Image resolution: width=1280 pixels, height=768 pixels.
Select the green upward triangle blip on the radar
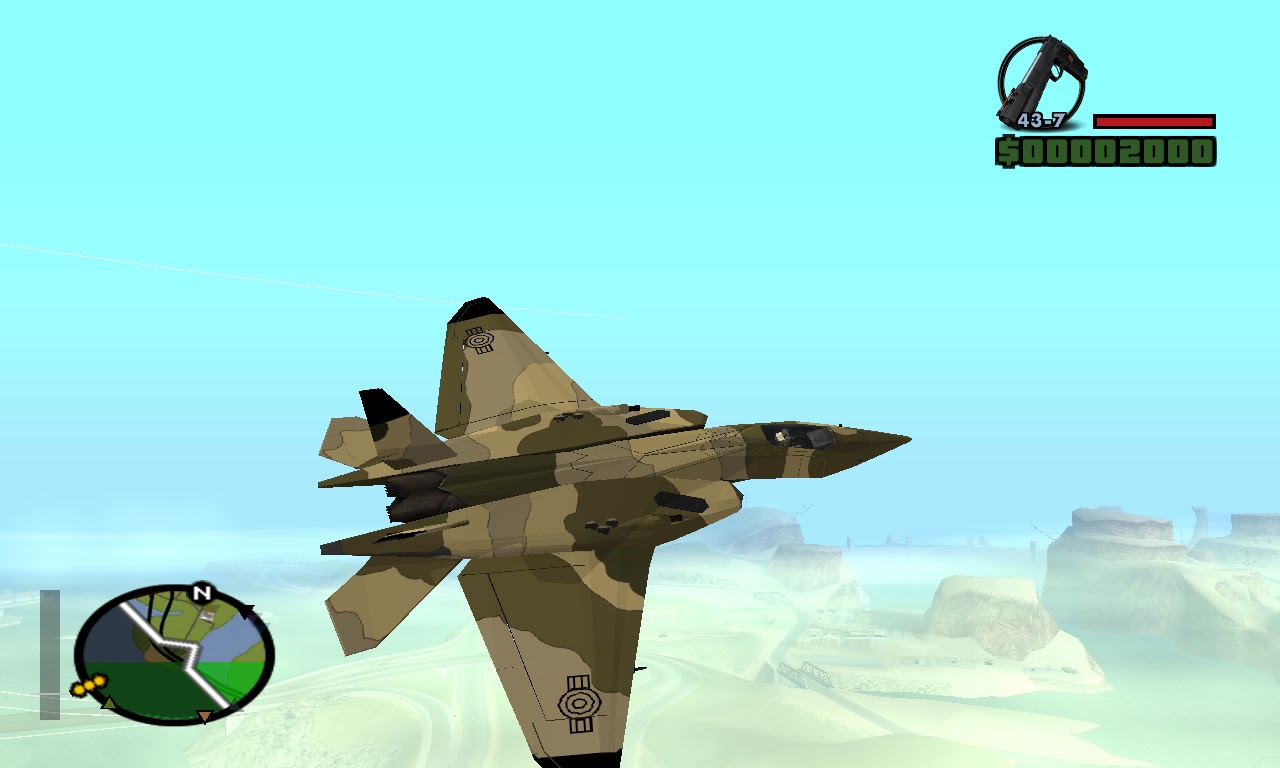click(109, 702)
